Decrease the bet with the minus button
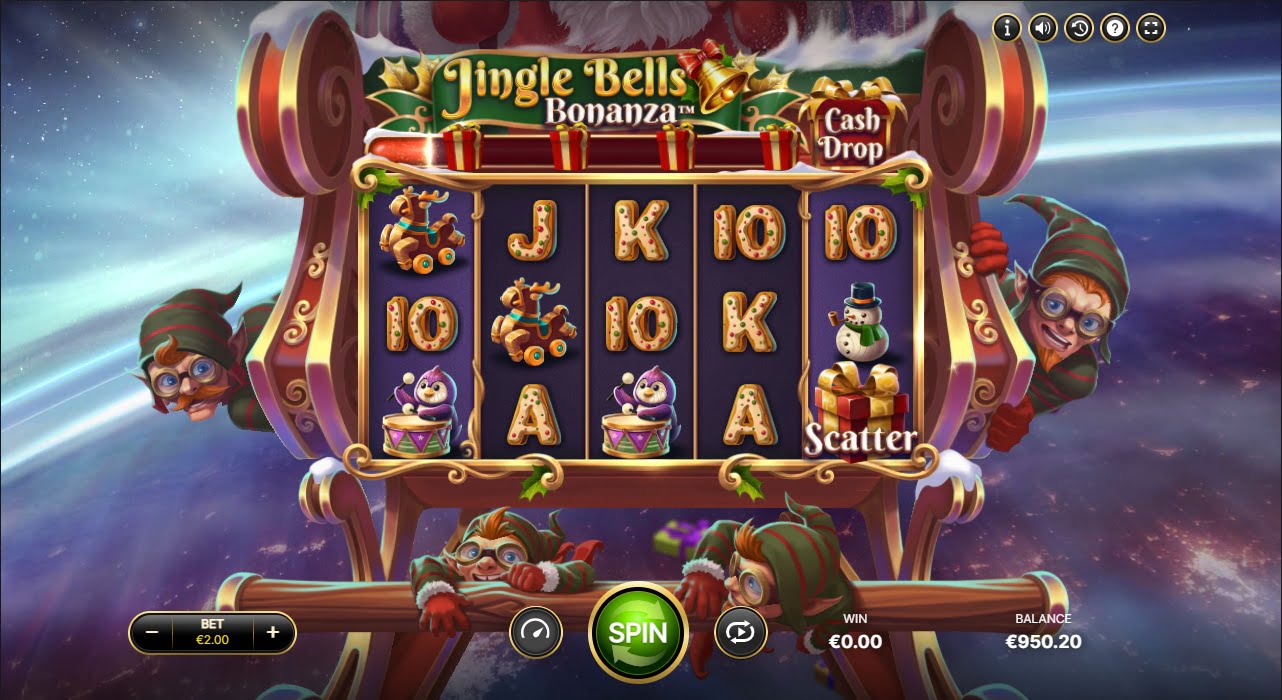 pos(152,632)
